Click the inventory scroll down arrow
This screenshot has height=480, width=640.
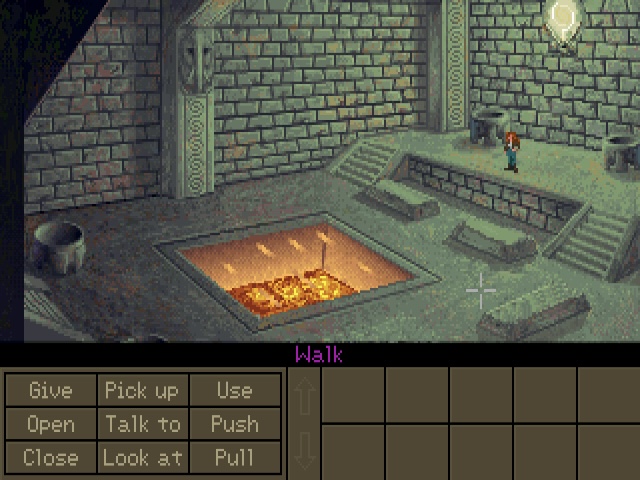(x=305, y=450)
